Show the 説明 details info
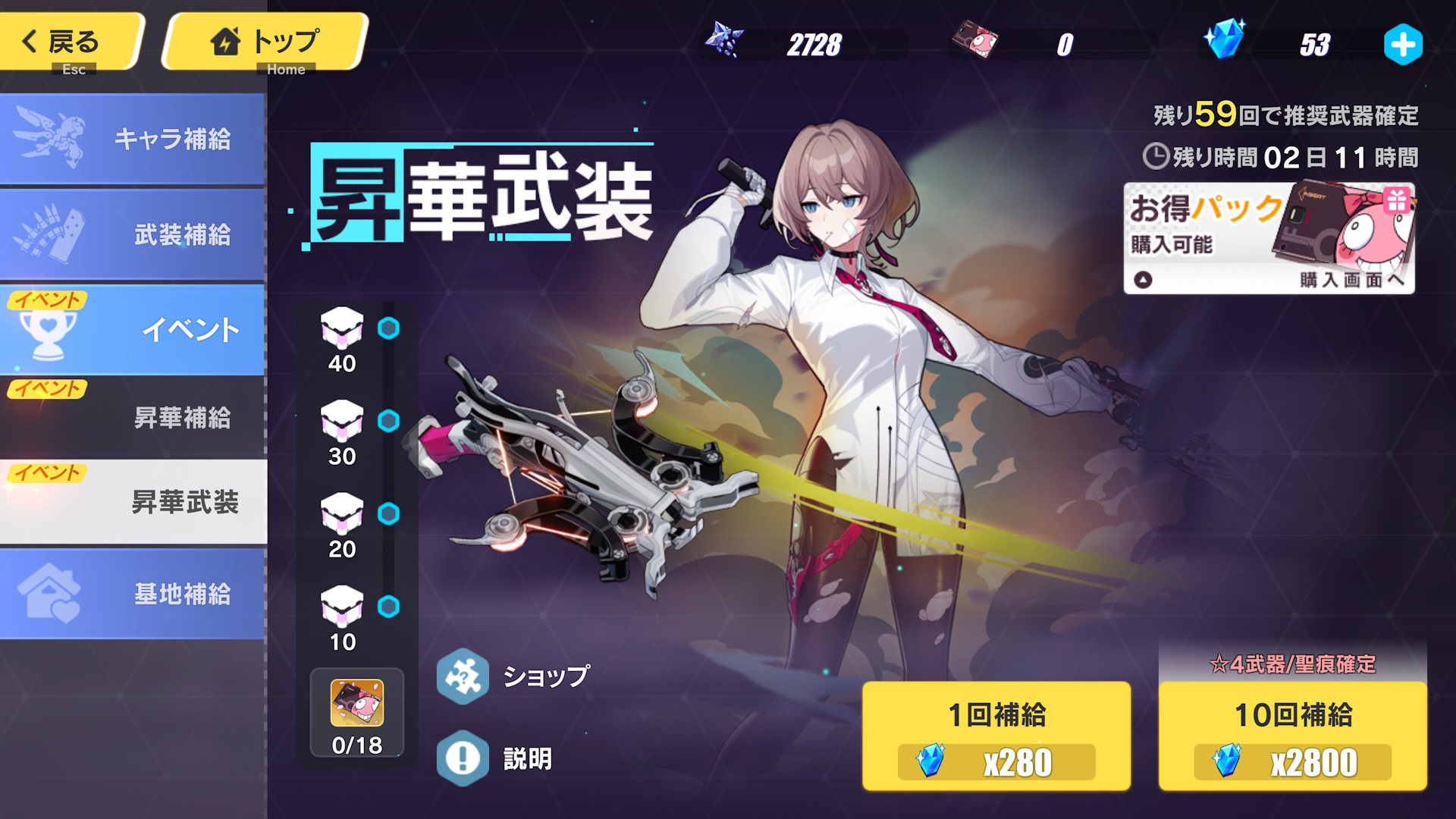The image size is (1456, 819). pyautogui.click(x=495, y=758)
